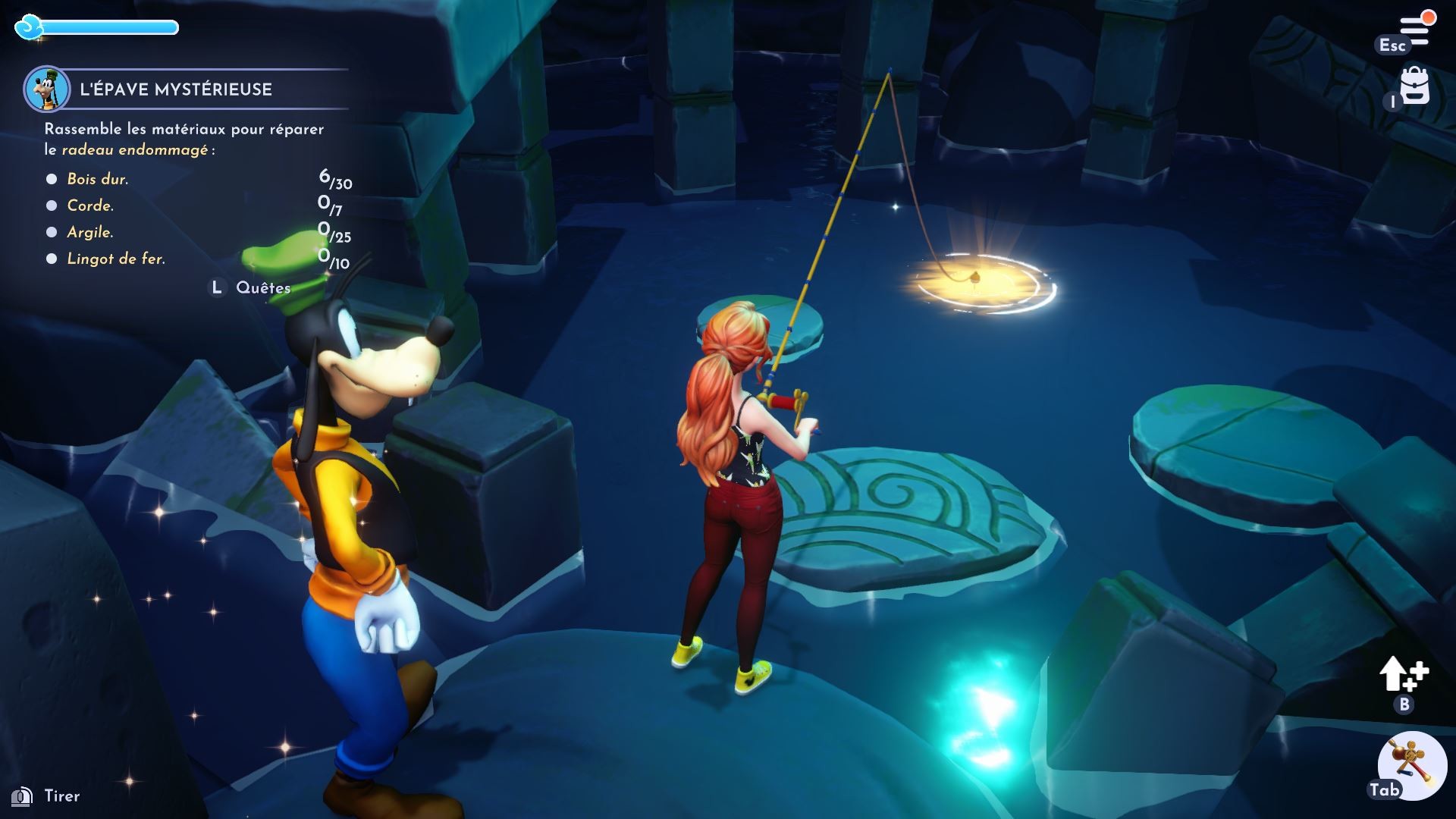
Task: Click the Tirer action prompt
Action: 45,796
